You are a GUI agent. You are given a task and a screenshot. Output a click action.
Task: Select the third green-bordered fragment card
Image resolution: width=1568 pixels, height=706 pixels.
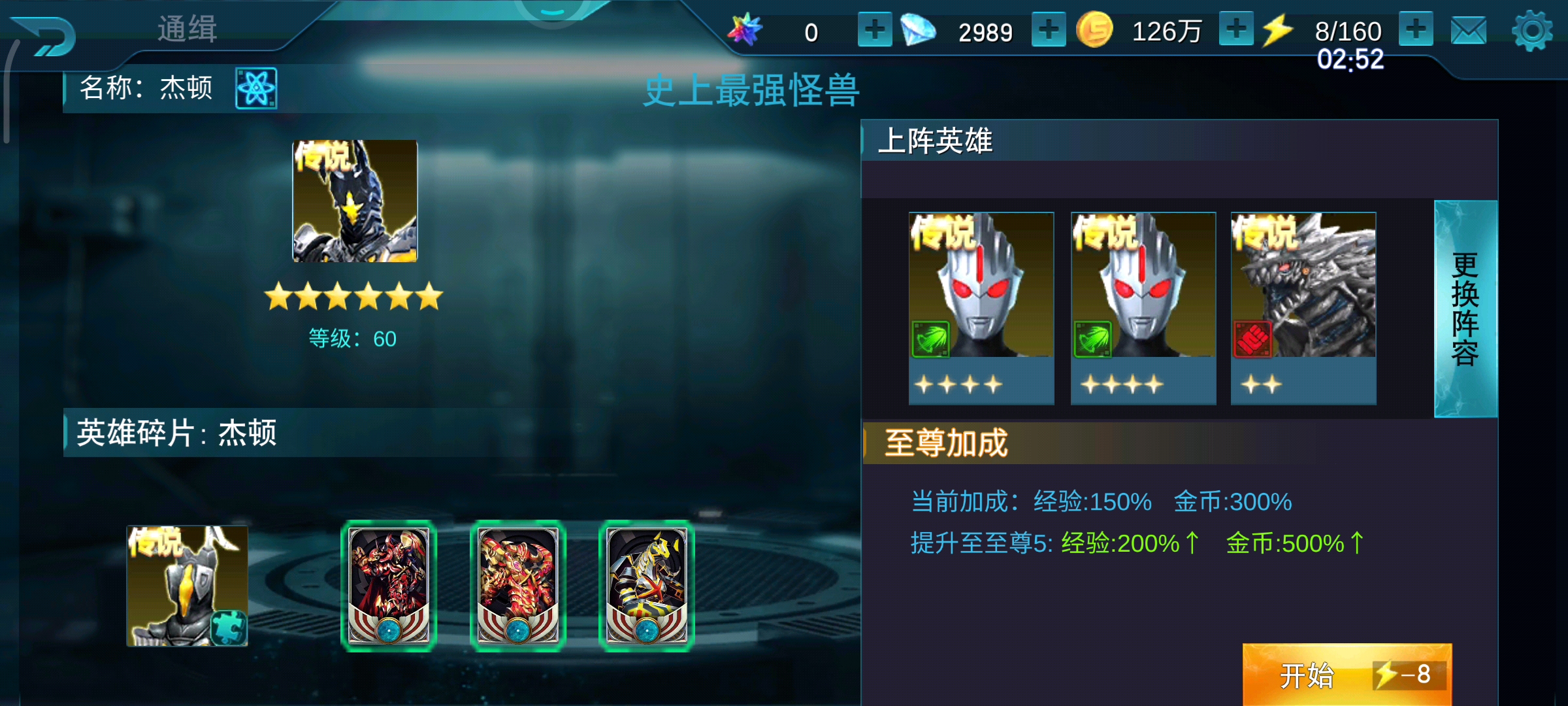647,585
